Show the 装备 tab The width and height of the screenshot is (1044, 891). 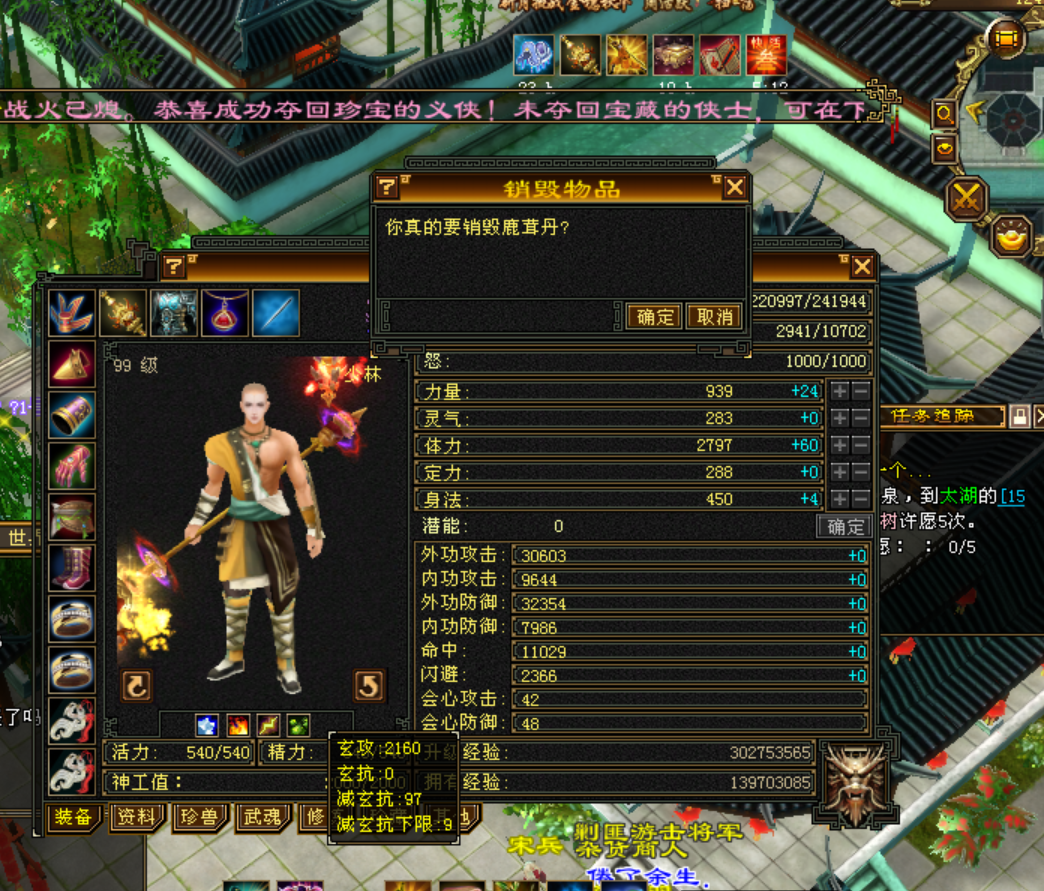73,817
